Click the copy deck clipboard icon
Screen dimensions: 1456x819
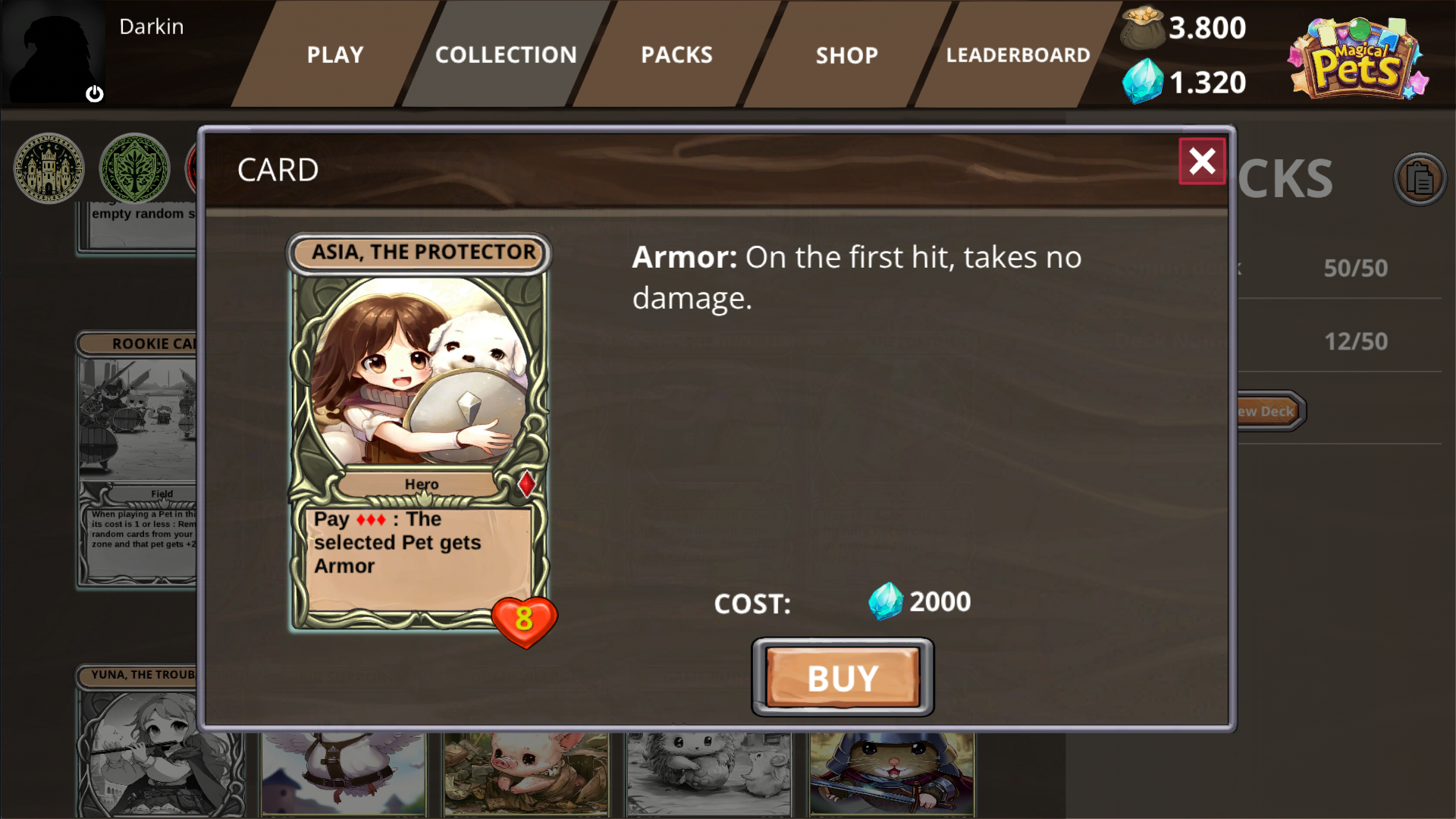[x=1421, y=177]
